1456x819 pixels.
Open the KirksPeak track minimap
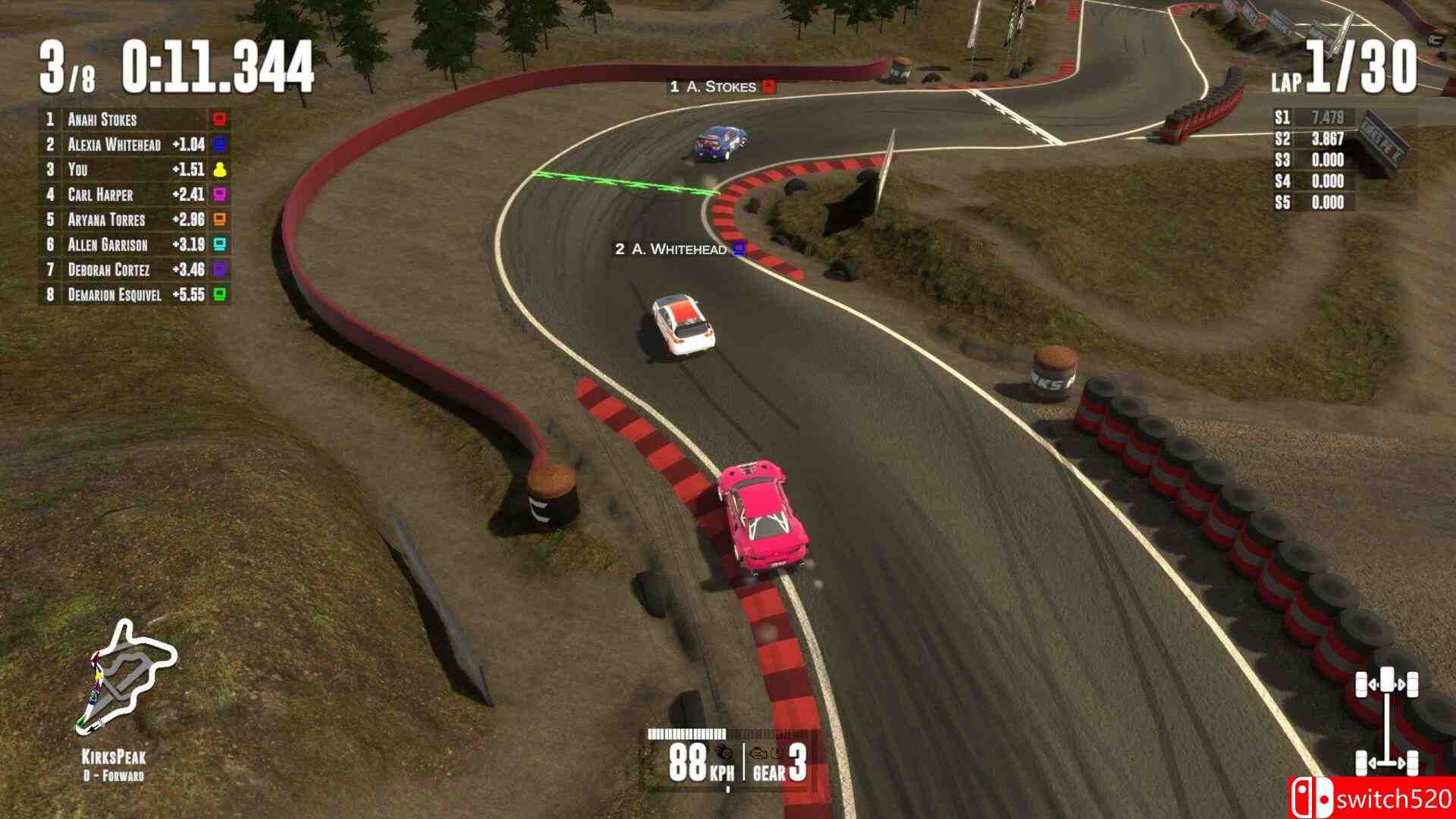pos(124,676)
